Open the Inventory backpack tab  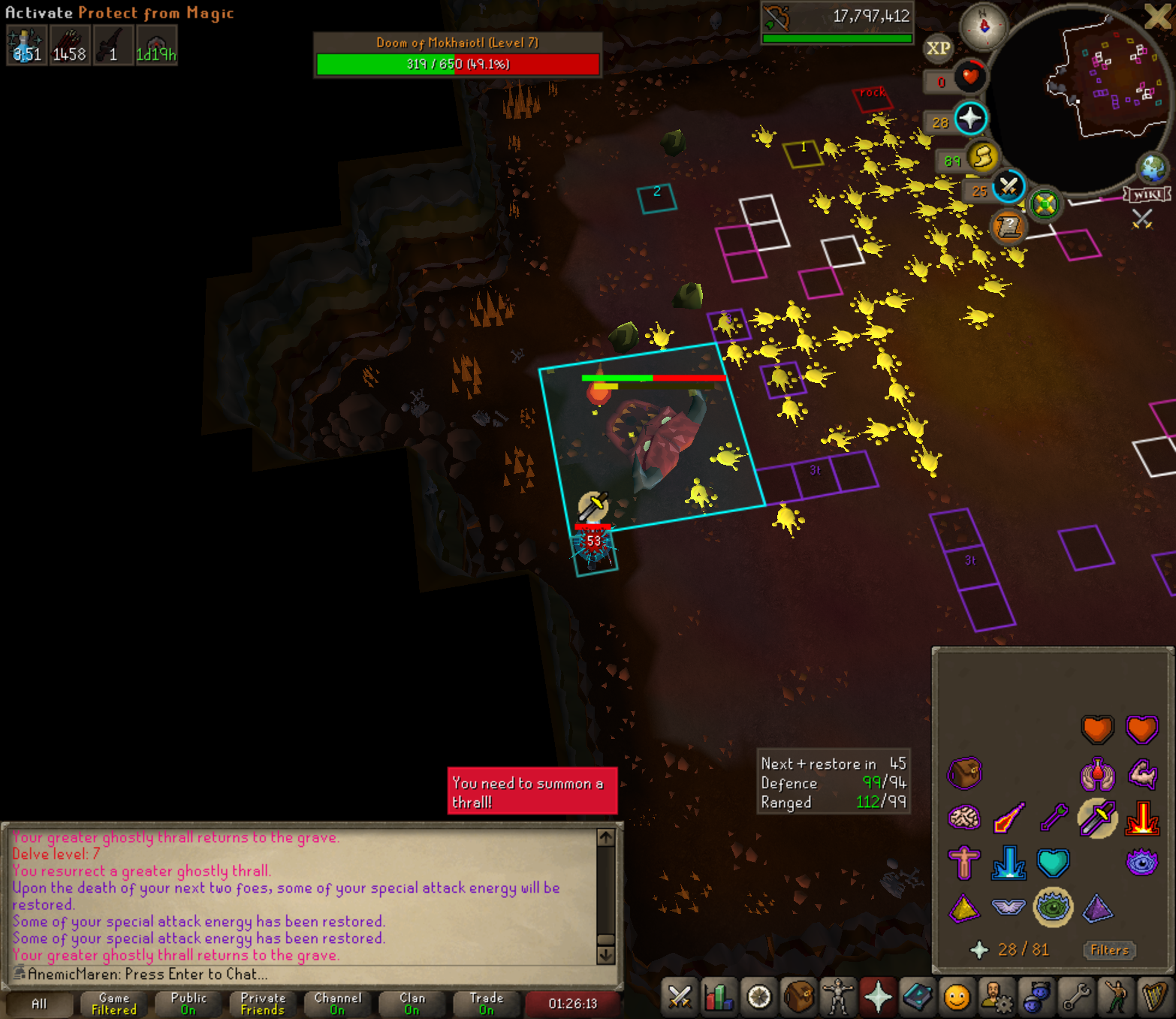[798, 997]
